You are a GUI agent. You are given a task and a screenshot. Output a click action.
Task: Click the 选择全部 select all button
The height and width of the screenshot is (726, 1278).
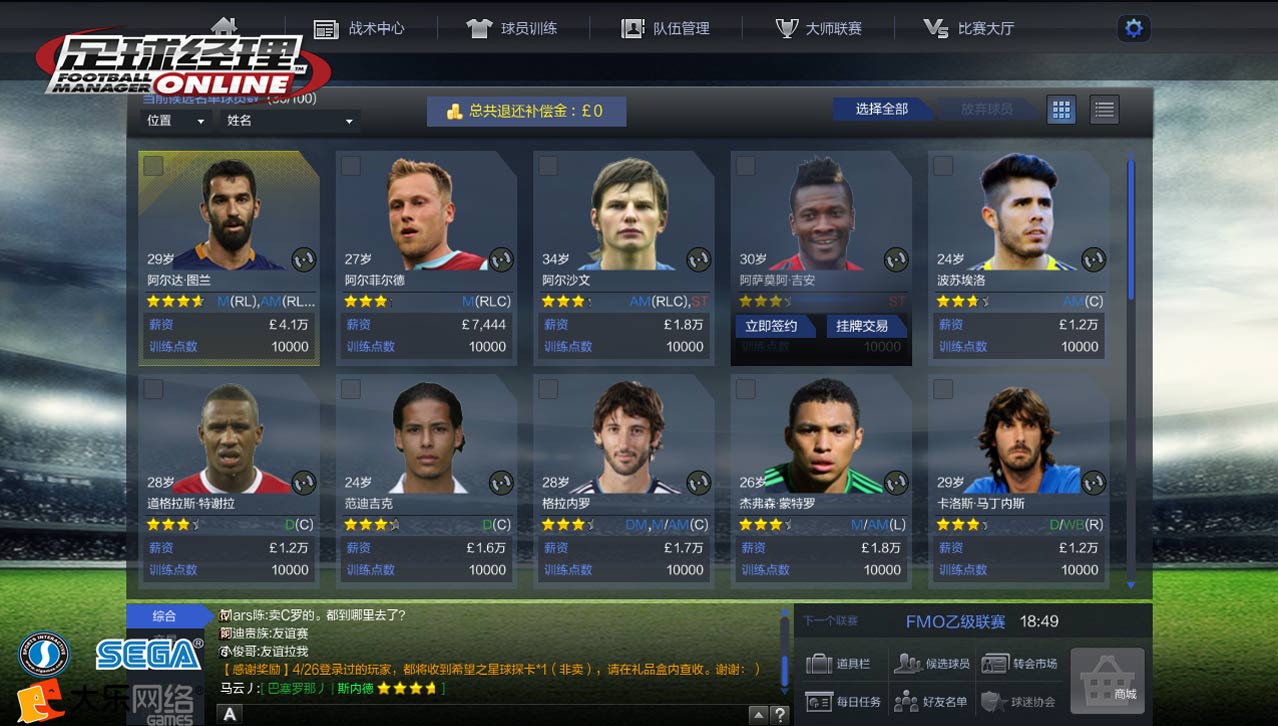pos(881,109)
